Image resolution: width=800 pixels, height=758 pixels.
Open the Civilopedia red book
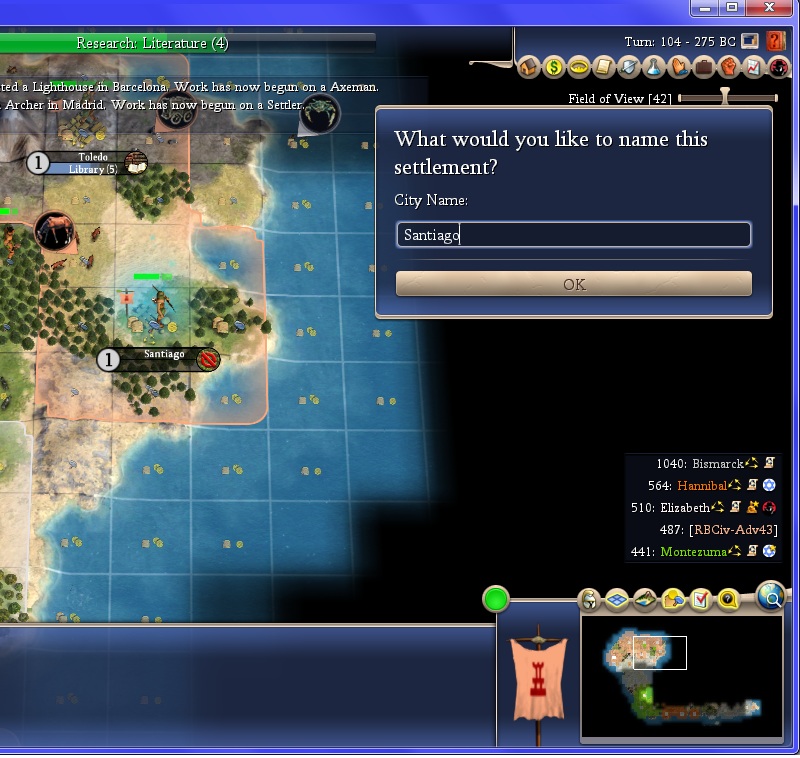point(775,41)
